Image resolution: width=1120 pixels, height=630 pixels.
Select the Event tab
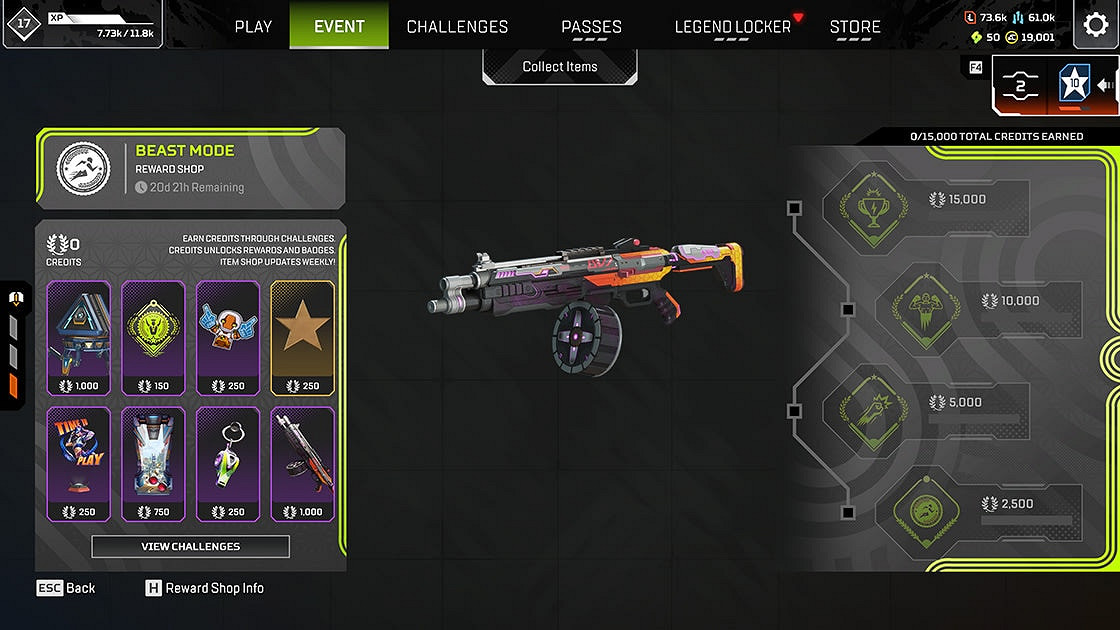pyautogui.click(x=339, y=26)
